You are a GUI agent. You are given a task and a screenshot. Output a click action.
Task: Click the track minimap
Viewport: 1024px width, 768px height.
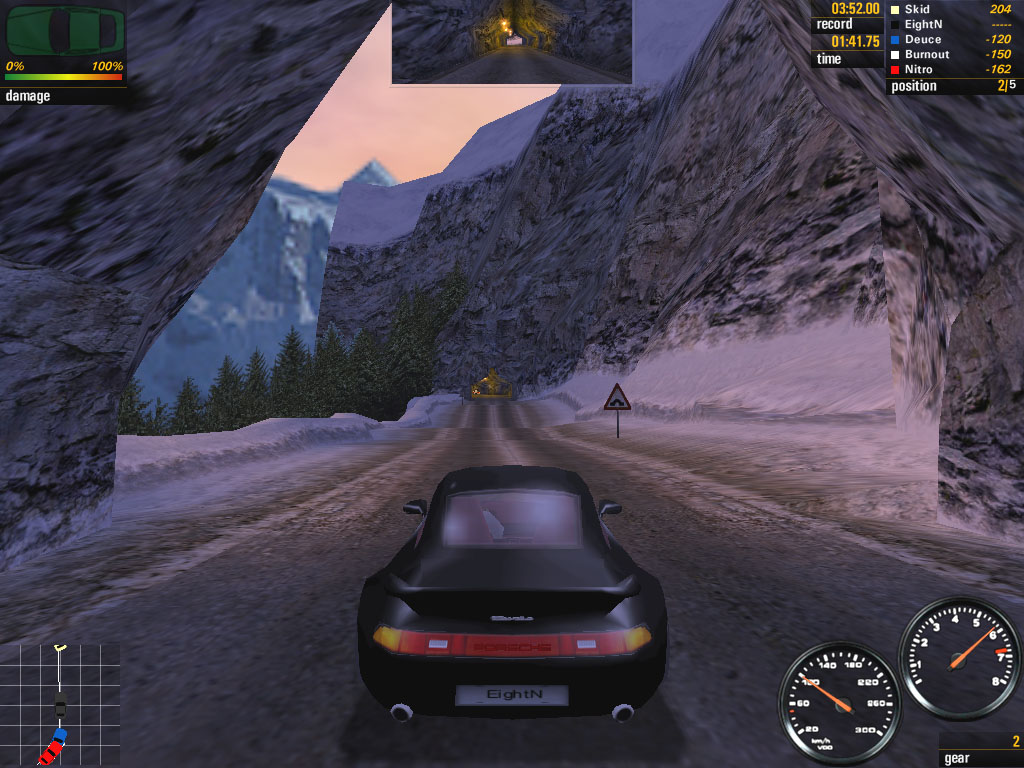click(x=60, y=704)
